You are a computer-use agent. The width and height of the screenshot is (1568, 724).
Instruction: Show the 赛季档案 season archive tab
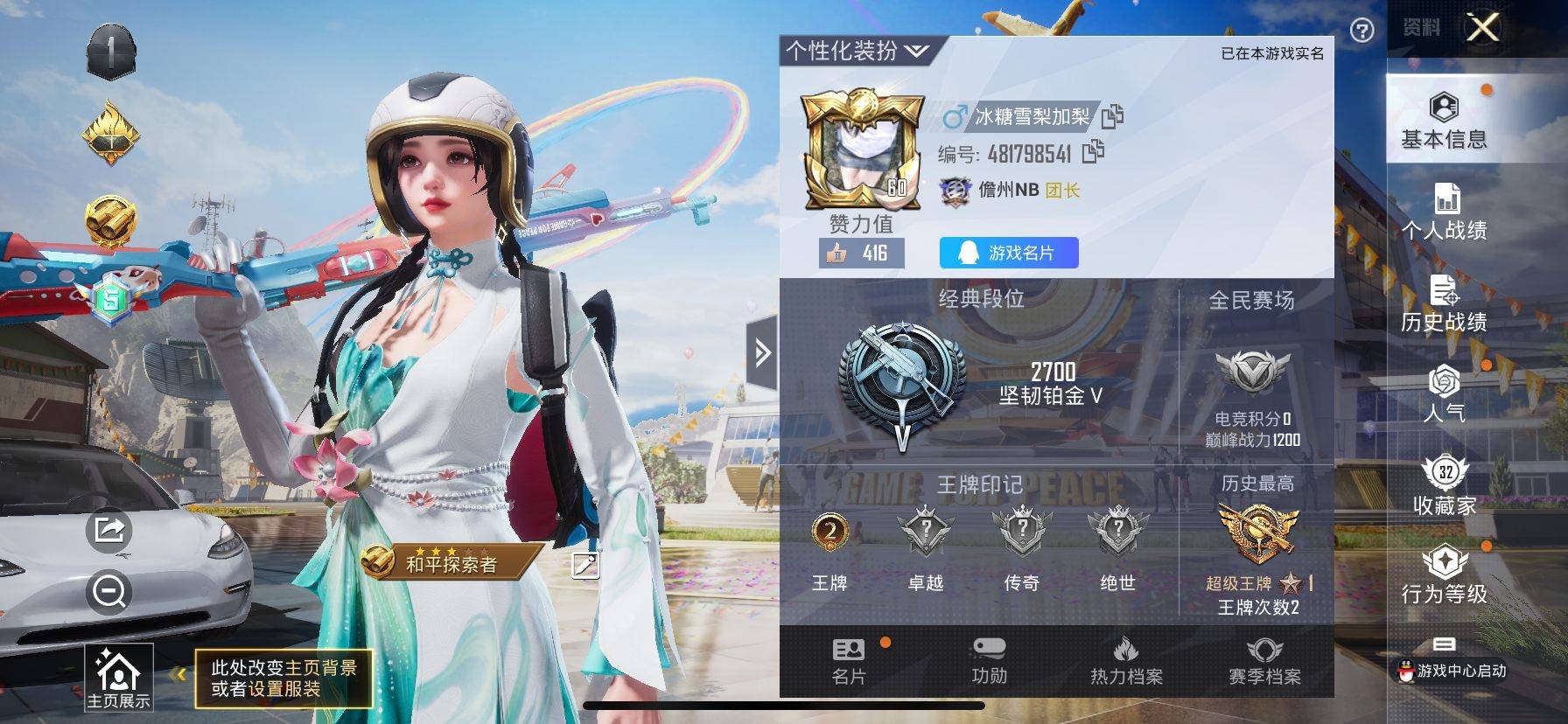pyautogui.click(x=1264, y=662)
